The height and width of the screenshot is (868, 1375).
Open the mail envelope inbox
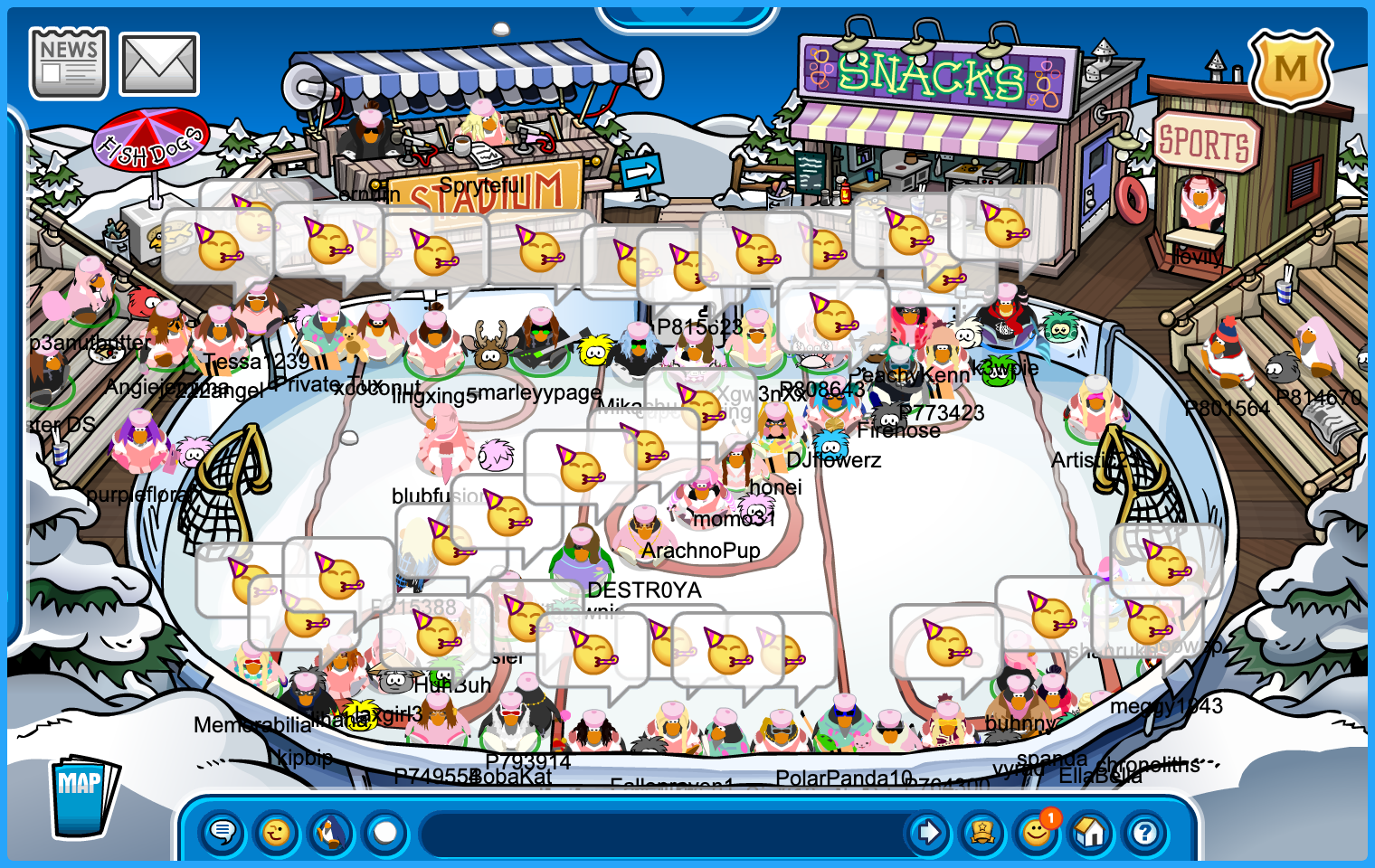[159, 64]
